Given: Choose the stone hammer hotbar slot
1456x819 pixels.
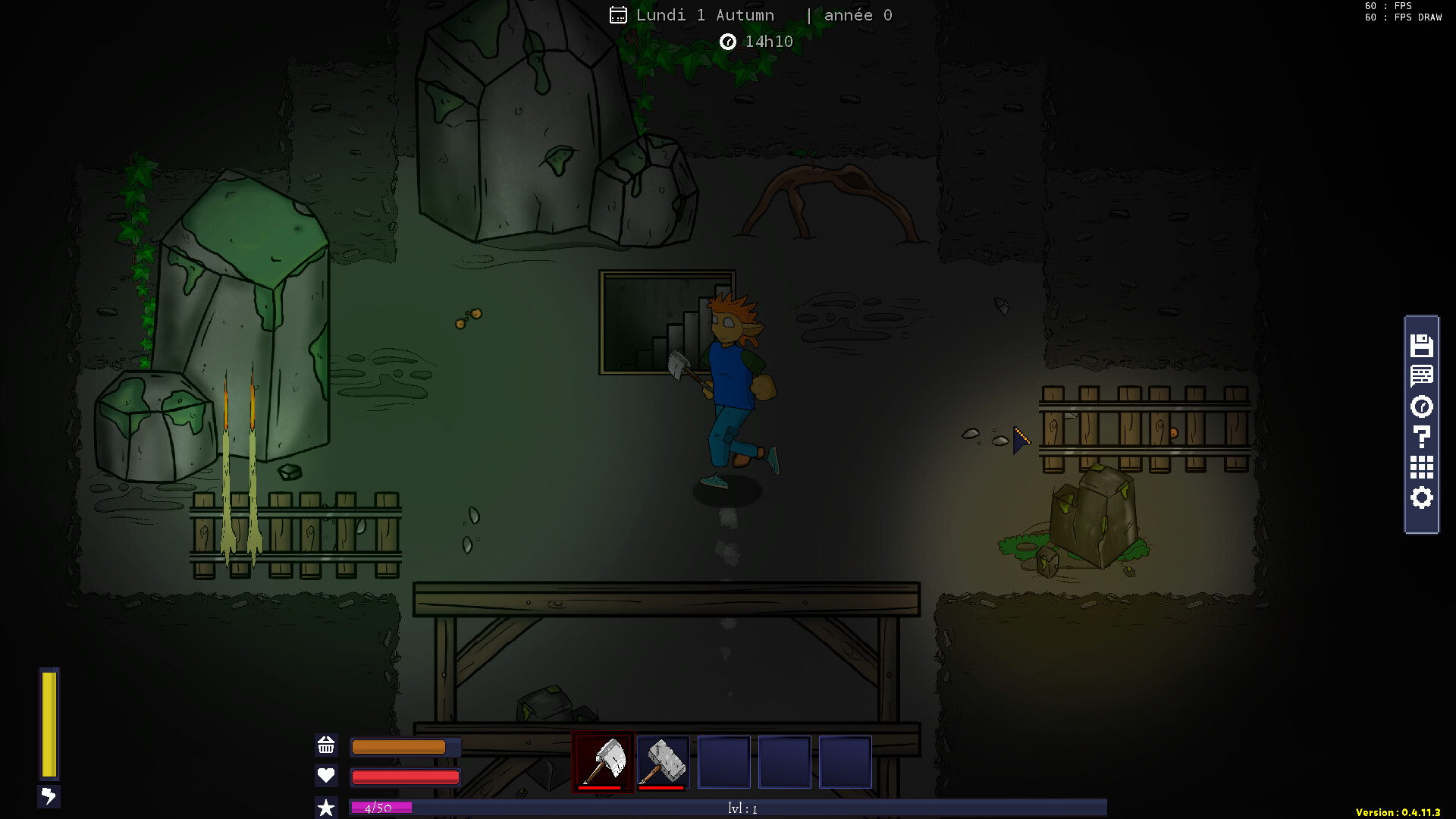Looking at the screenshot, I should tap(664, 761).
